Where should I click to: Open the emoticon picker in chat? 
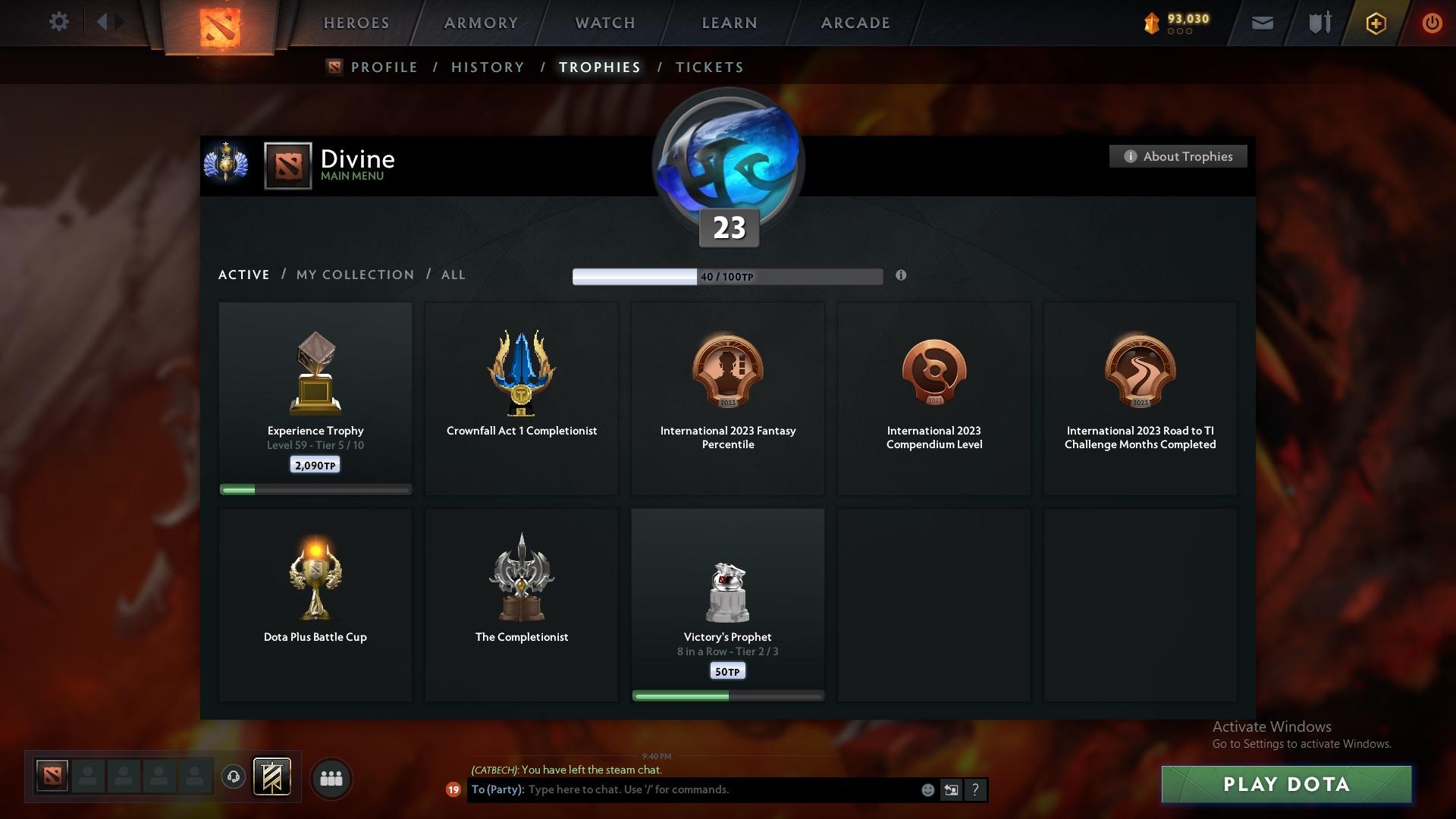click(927, 789)
